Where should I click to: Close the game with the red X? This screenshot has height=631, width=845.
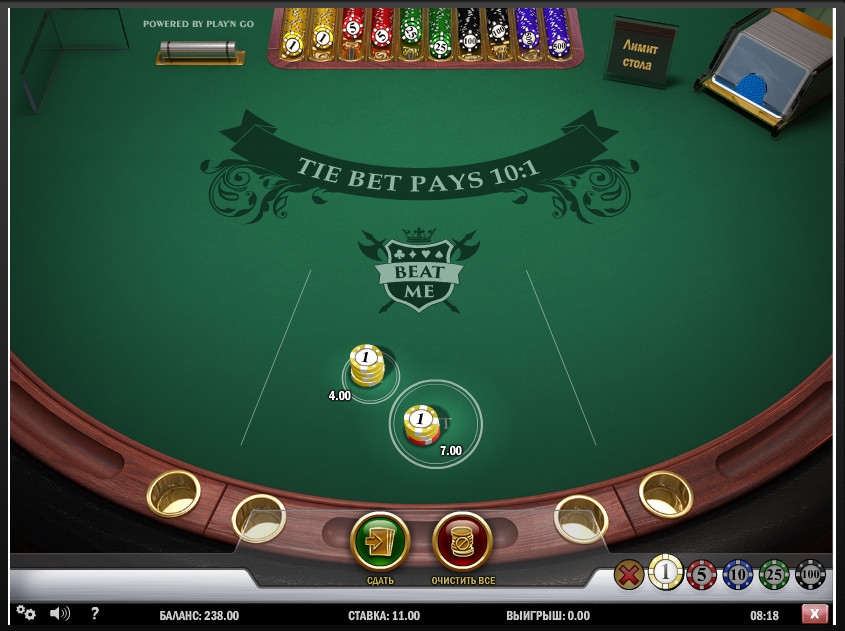pos(814,613)
